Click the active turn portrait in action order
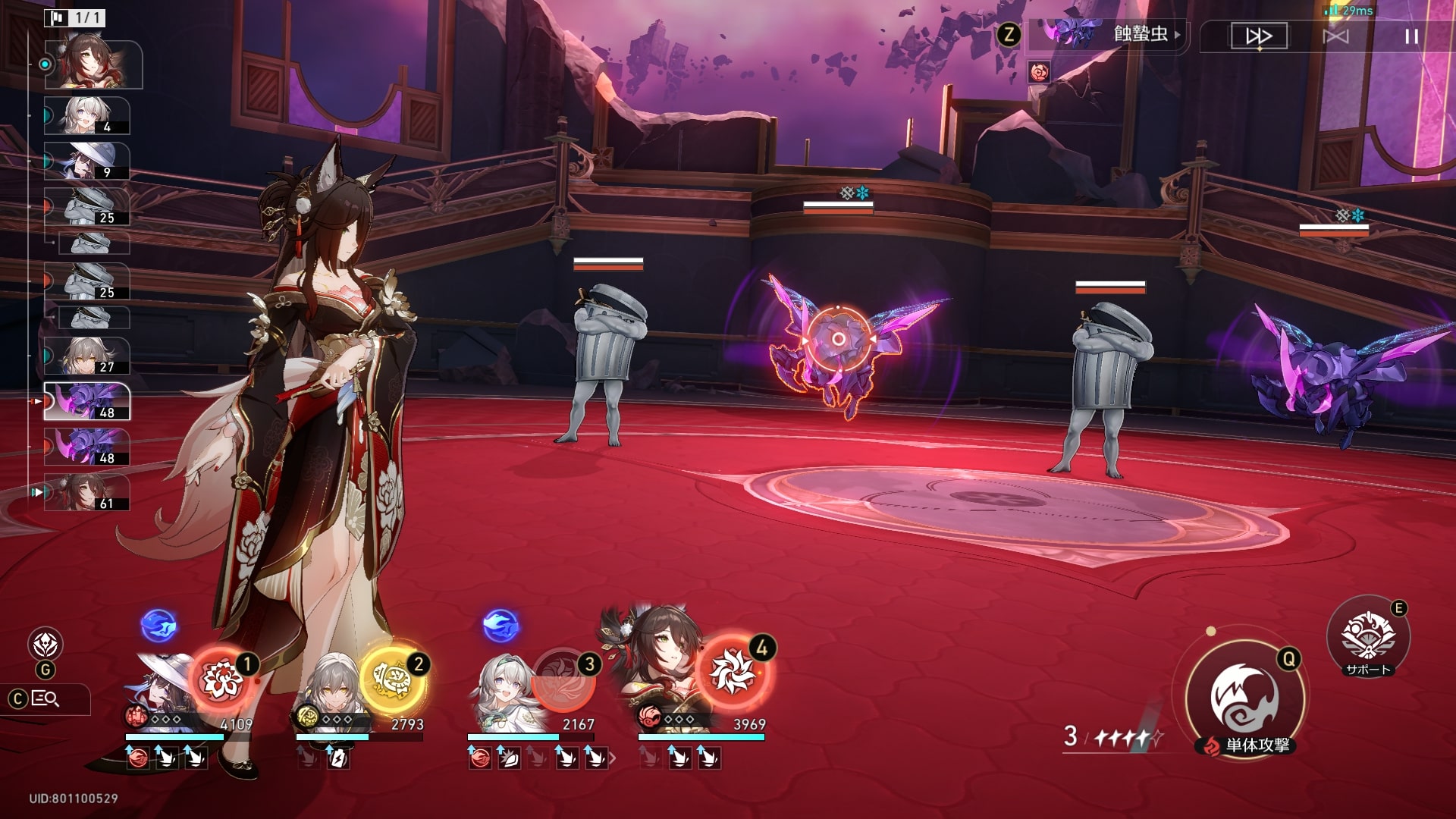1456x819 pixels. 93,64
